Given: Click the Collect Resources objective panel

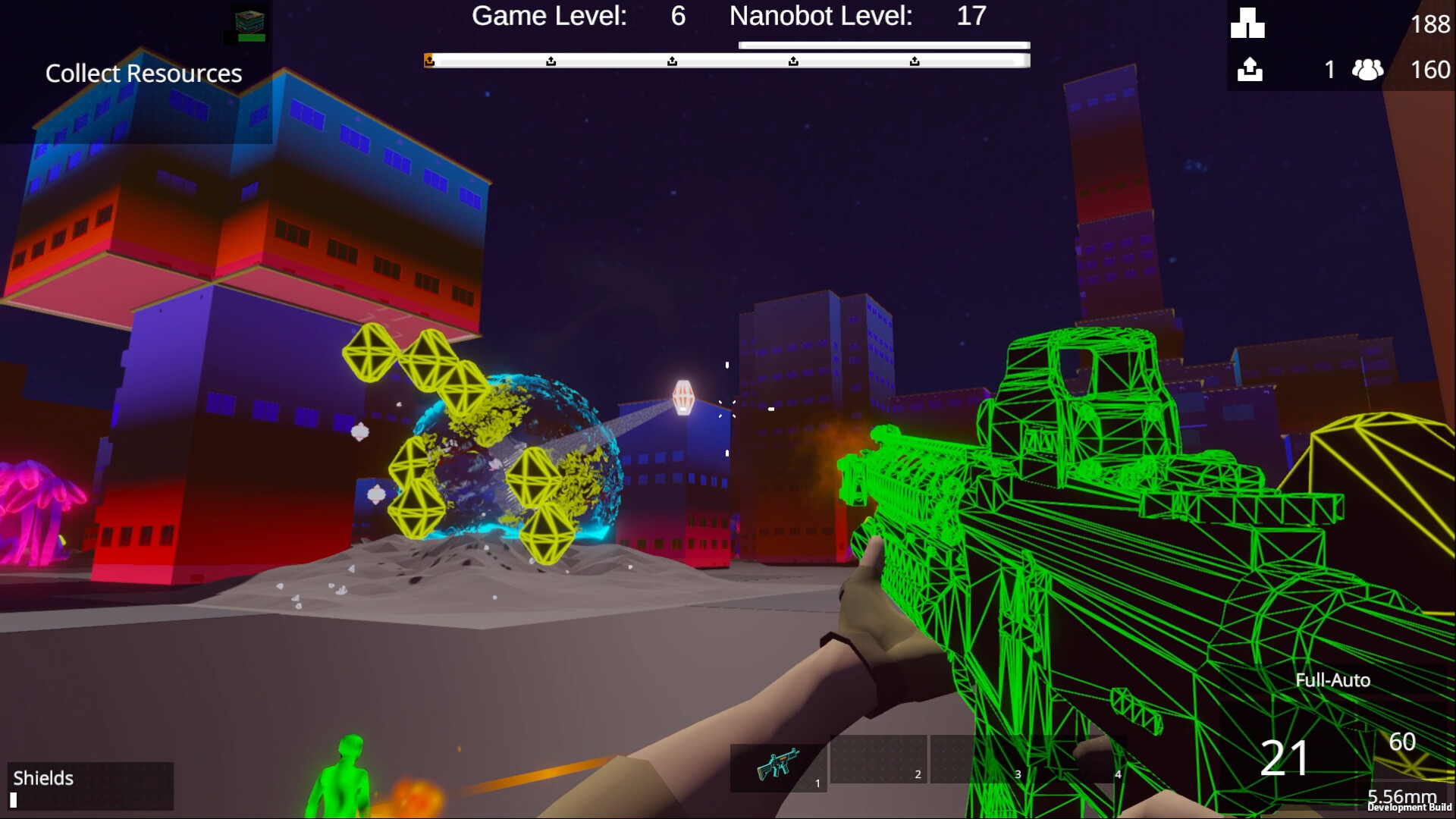Looking at the screenshot, I should pos(144,73).
